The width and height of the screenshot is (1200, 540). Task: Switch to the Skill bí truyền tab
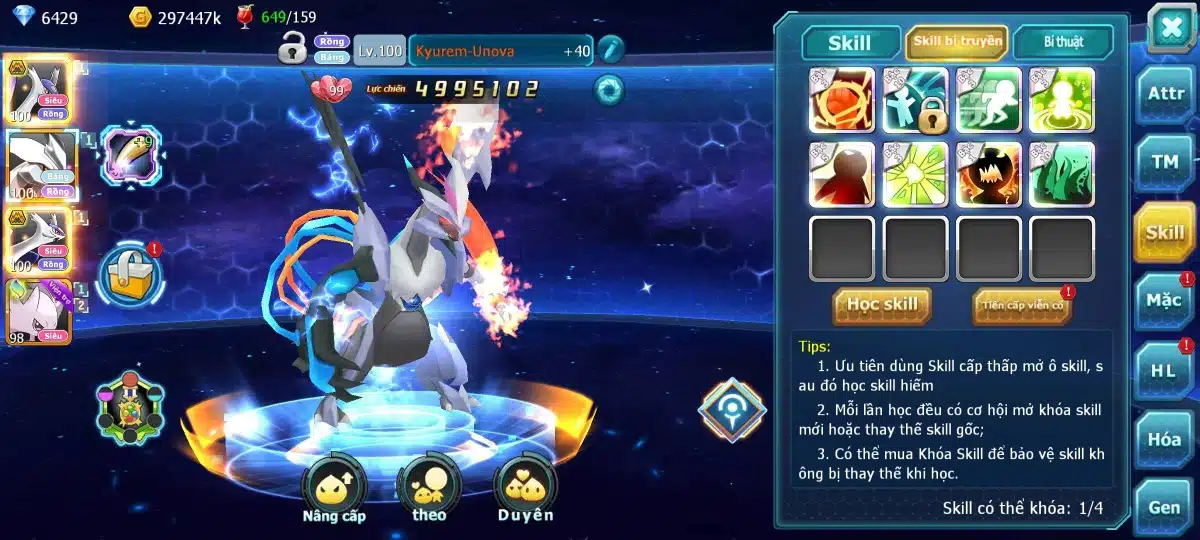click(x=956, y=42)
